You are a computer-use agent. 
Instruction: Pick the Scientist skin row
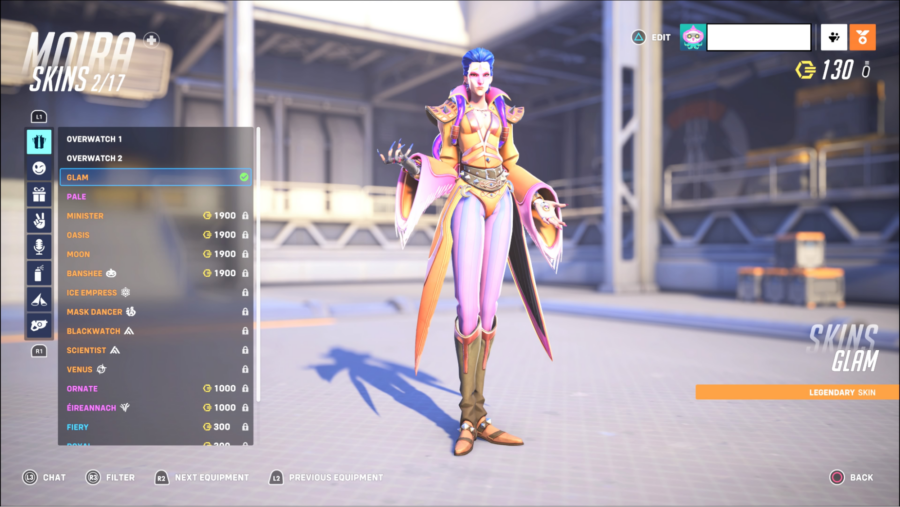(x=155, y=350)
